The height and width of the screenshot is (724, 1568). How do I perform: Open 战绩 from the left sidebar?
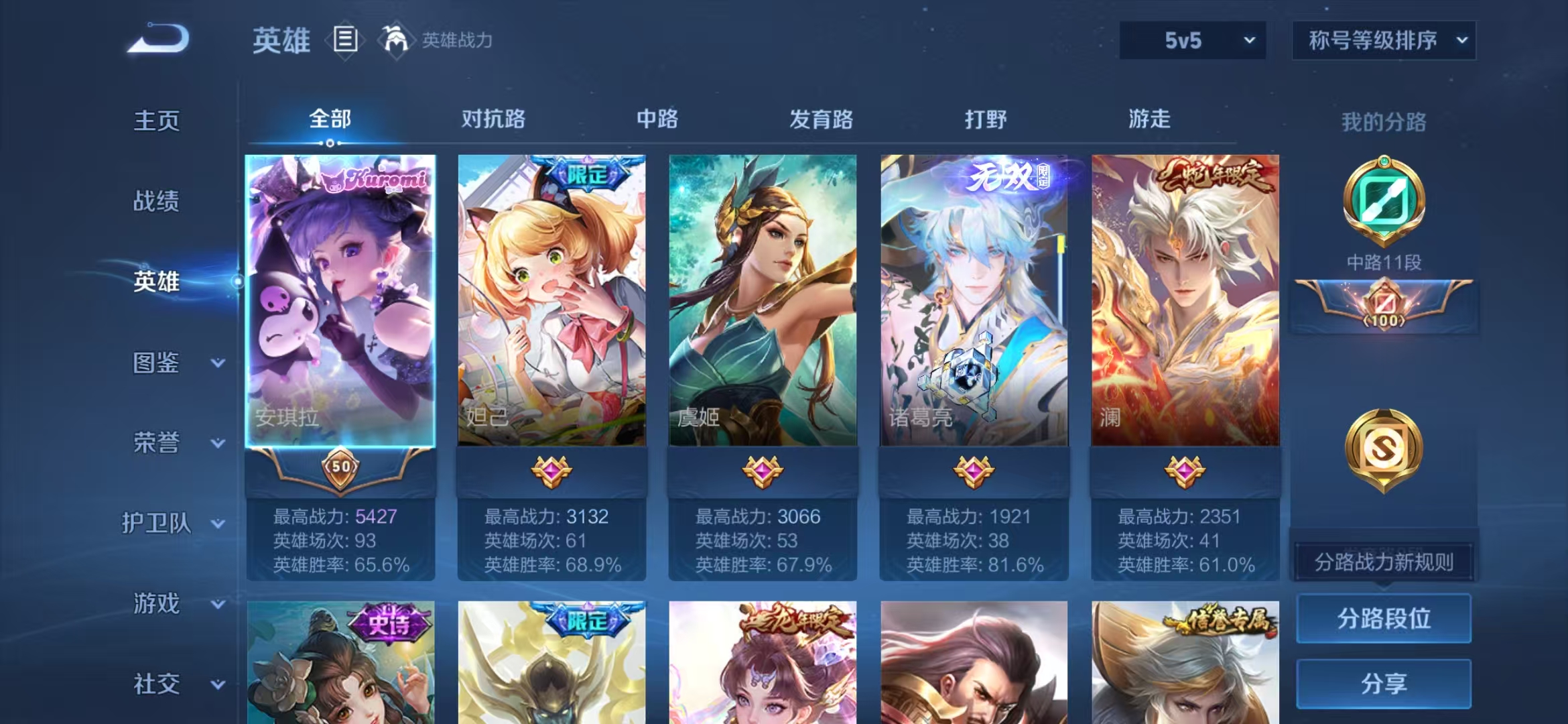tap(155, 200)
